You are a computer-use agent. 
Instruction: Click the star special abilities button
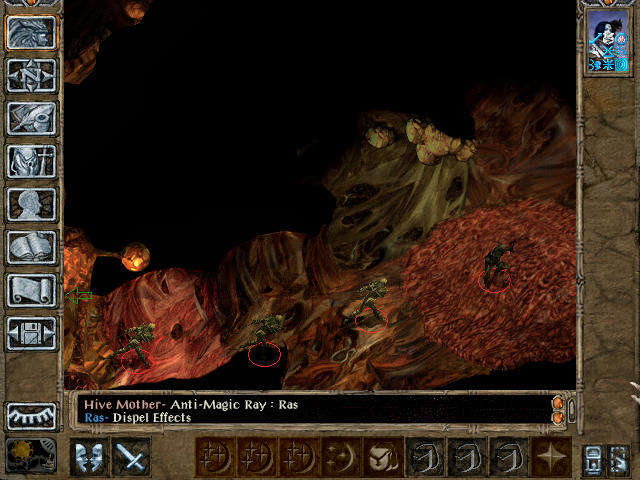click(551, 457)
